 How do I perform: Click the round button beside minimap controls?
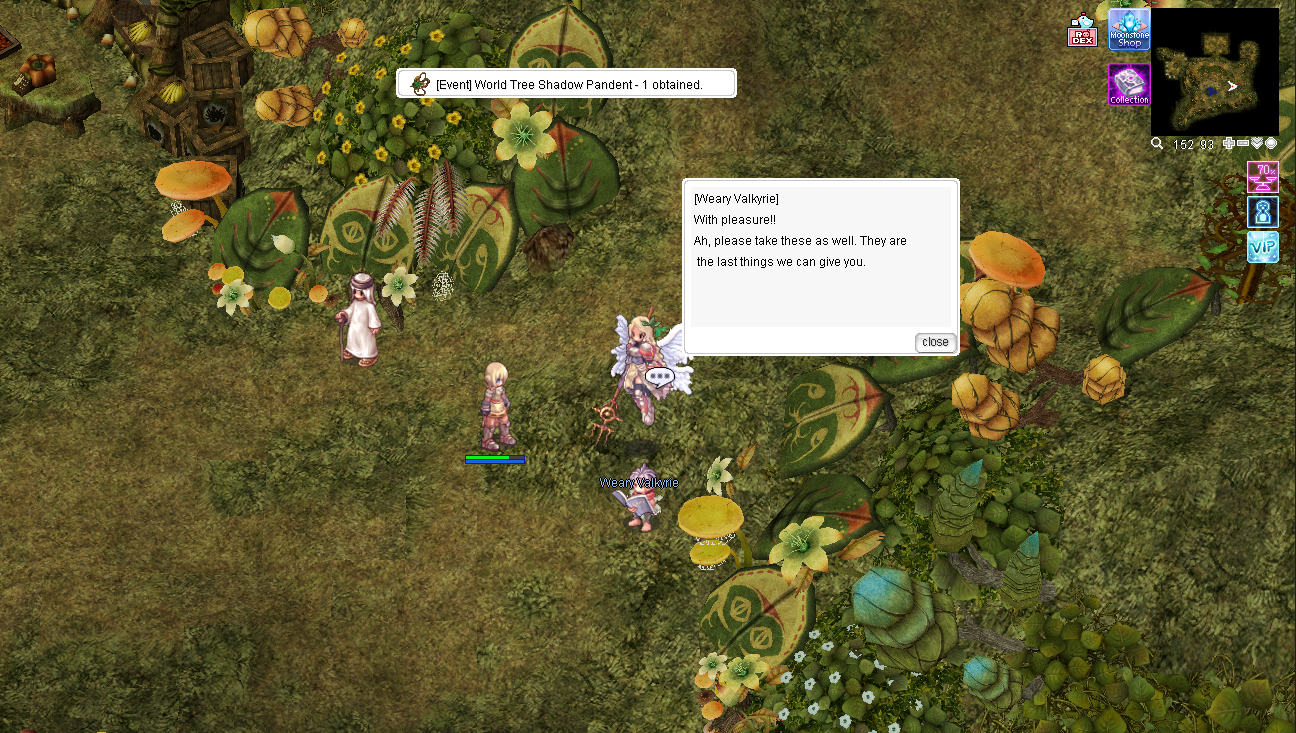pyautogui.click(x=1271, y=144)
